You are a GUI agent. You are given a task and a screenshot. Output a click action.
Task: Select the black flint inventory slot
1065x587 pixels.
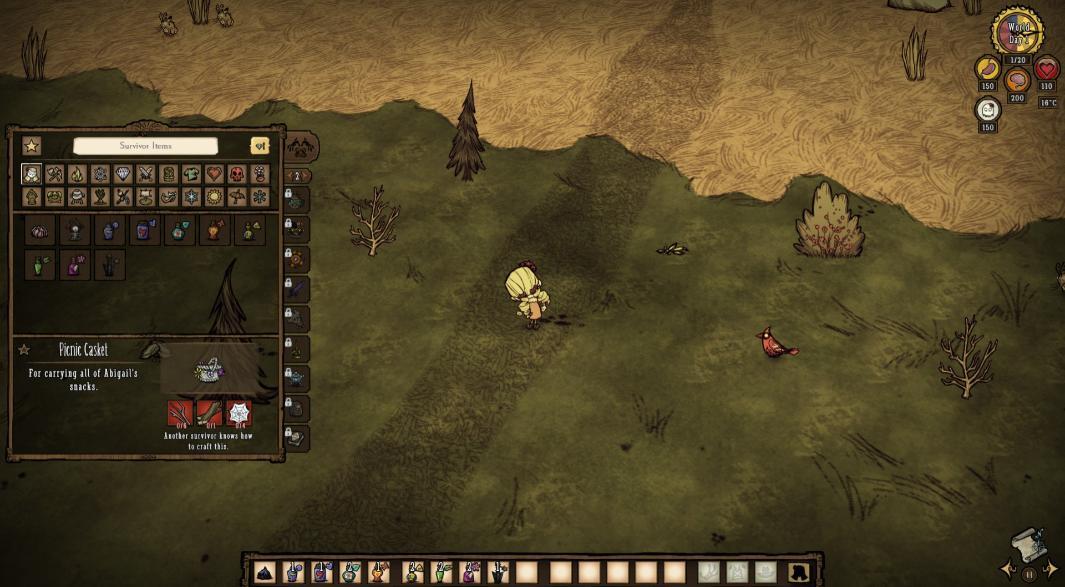tap(265, 573)
